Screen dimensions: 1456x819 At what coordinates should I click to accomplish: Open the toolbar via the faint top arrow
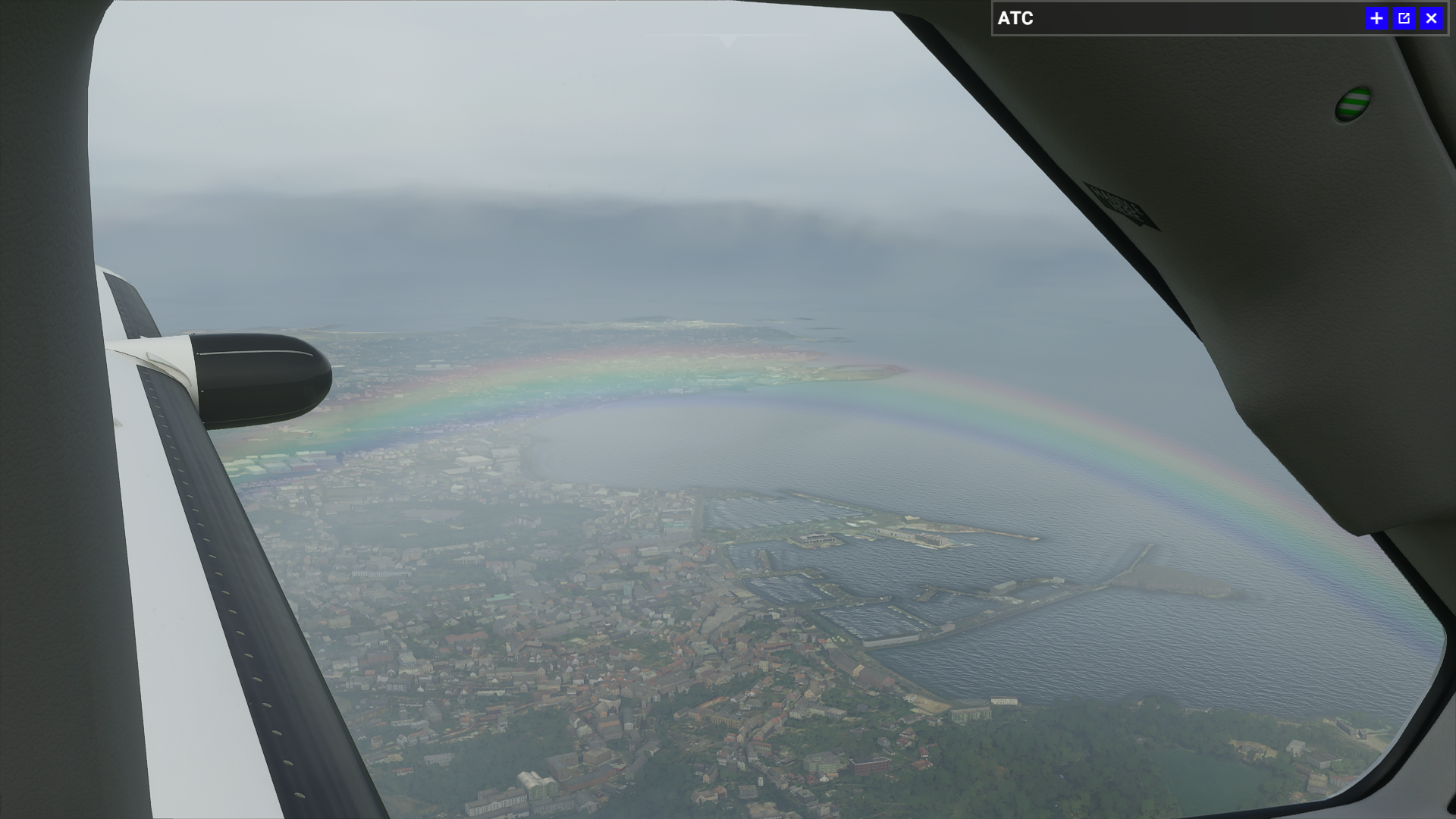coord(728,41)
